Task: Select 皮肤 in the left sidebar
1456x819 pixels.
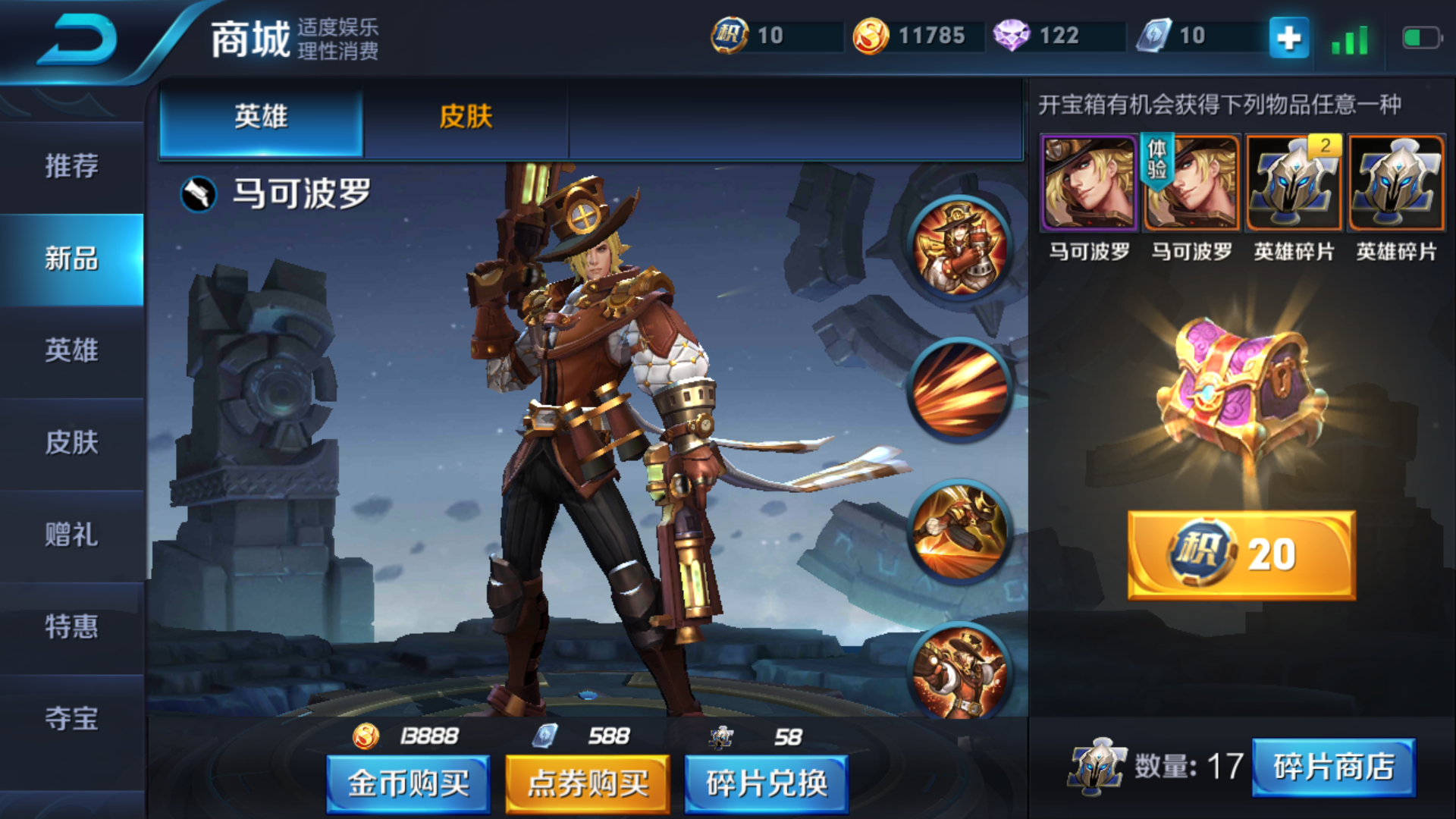Action: (x=71, y=443)
